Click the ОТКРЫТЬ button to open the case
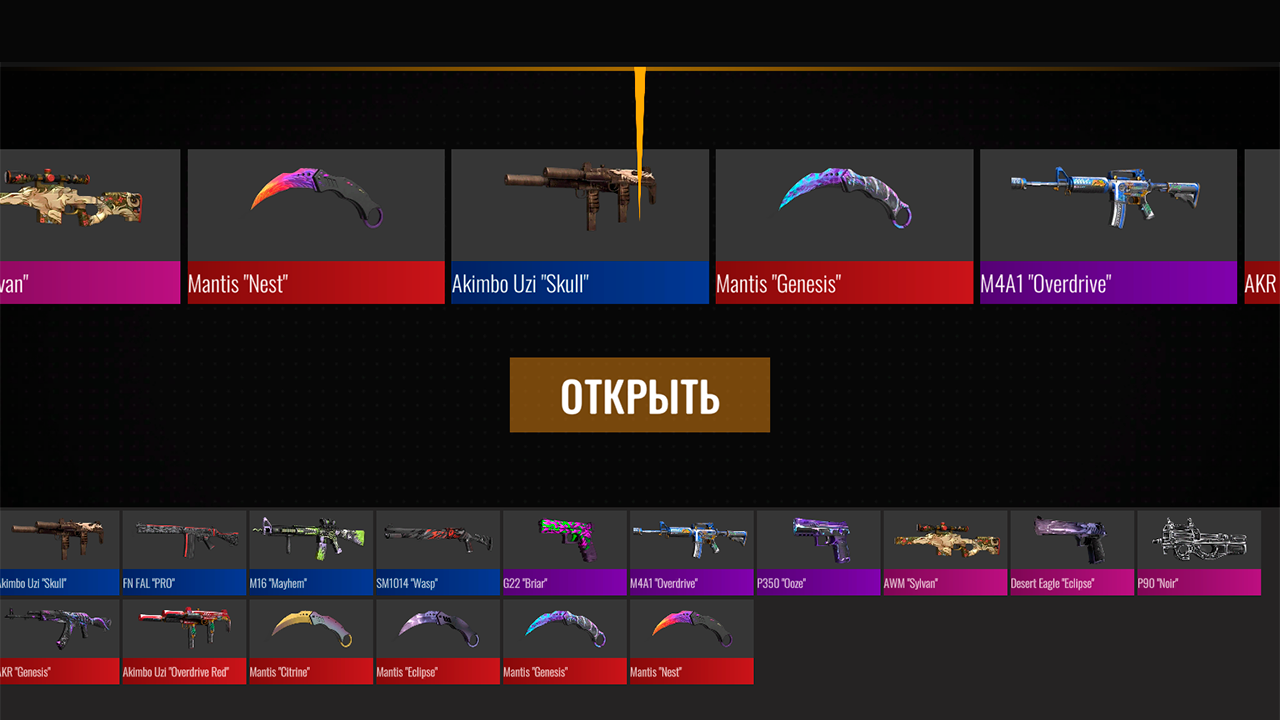The image size is (1280, 720). (639, 394)
